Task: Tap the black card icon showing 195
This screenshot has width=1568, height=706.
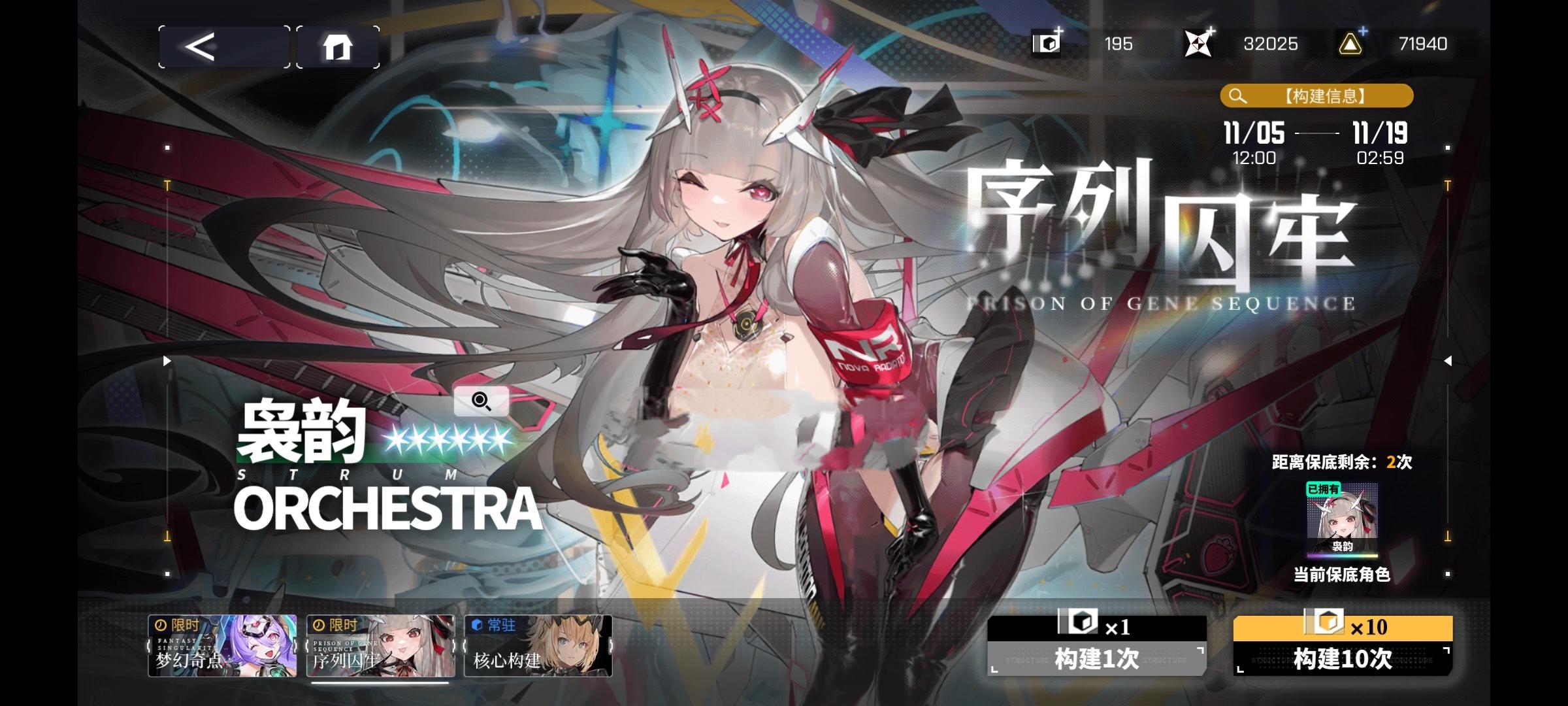Action: (1045, 44)
